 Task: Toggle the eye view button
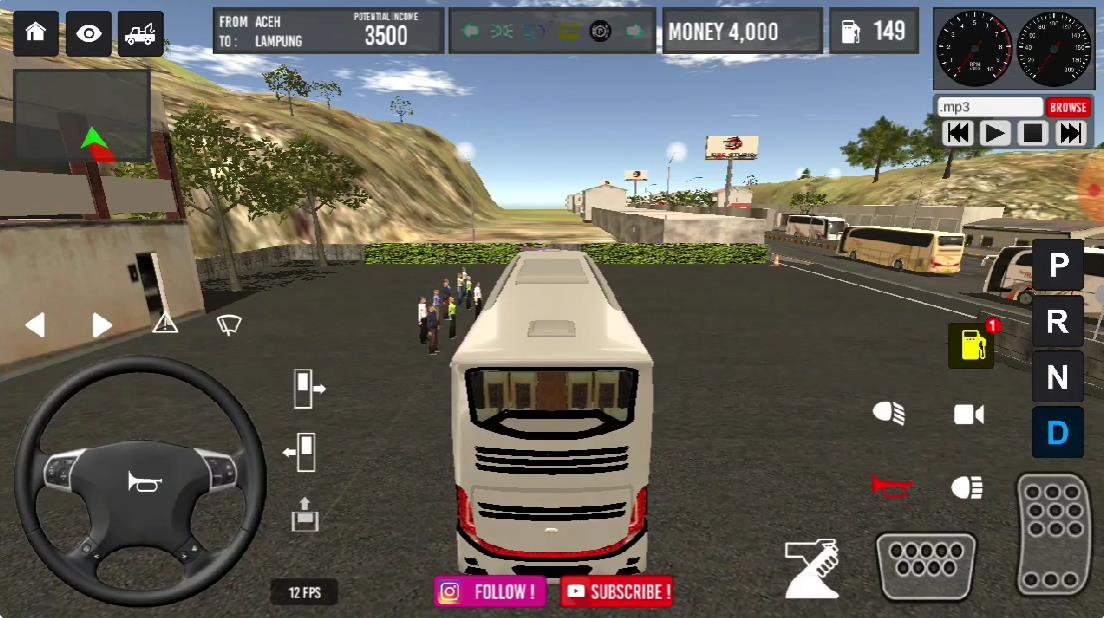tap(89, 33)
